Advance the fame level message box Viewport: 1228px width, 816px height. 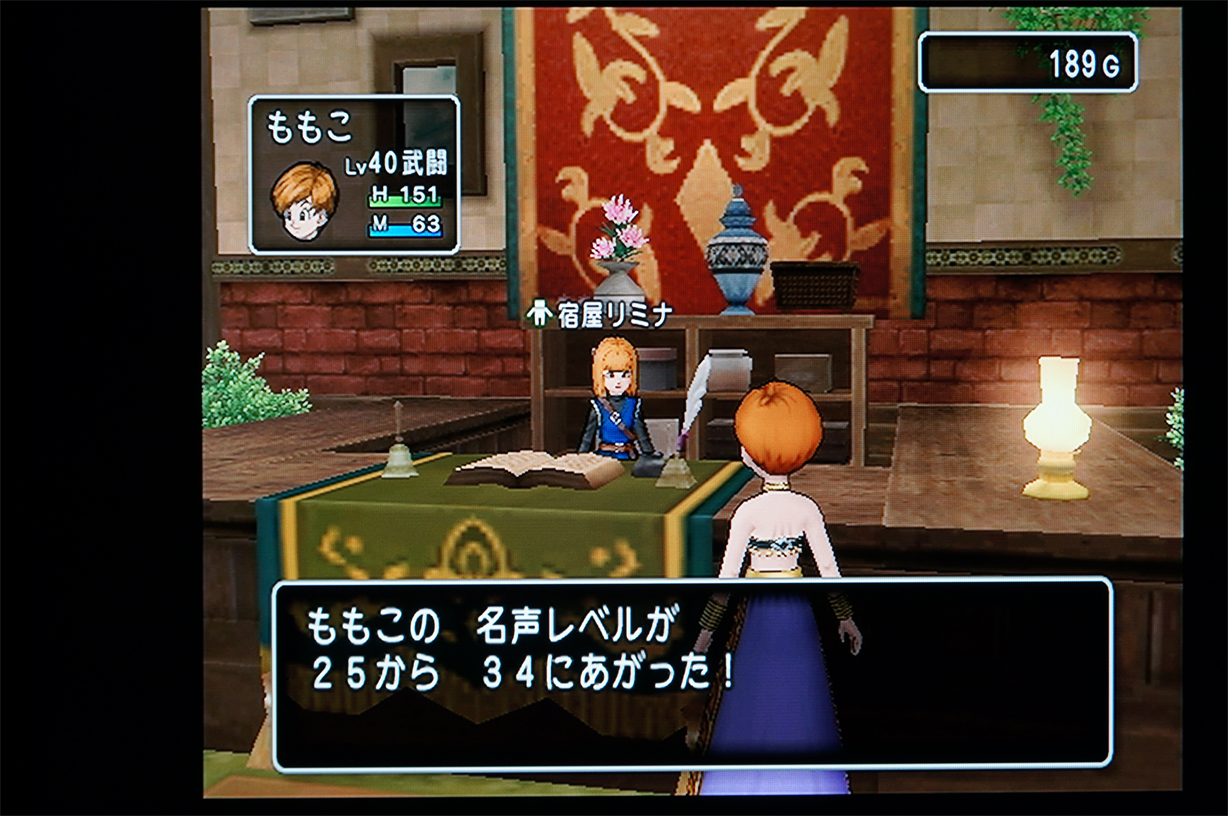click(x=692, y=673)
